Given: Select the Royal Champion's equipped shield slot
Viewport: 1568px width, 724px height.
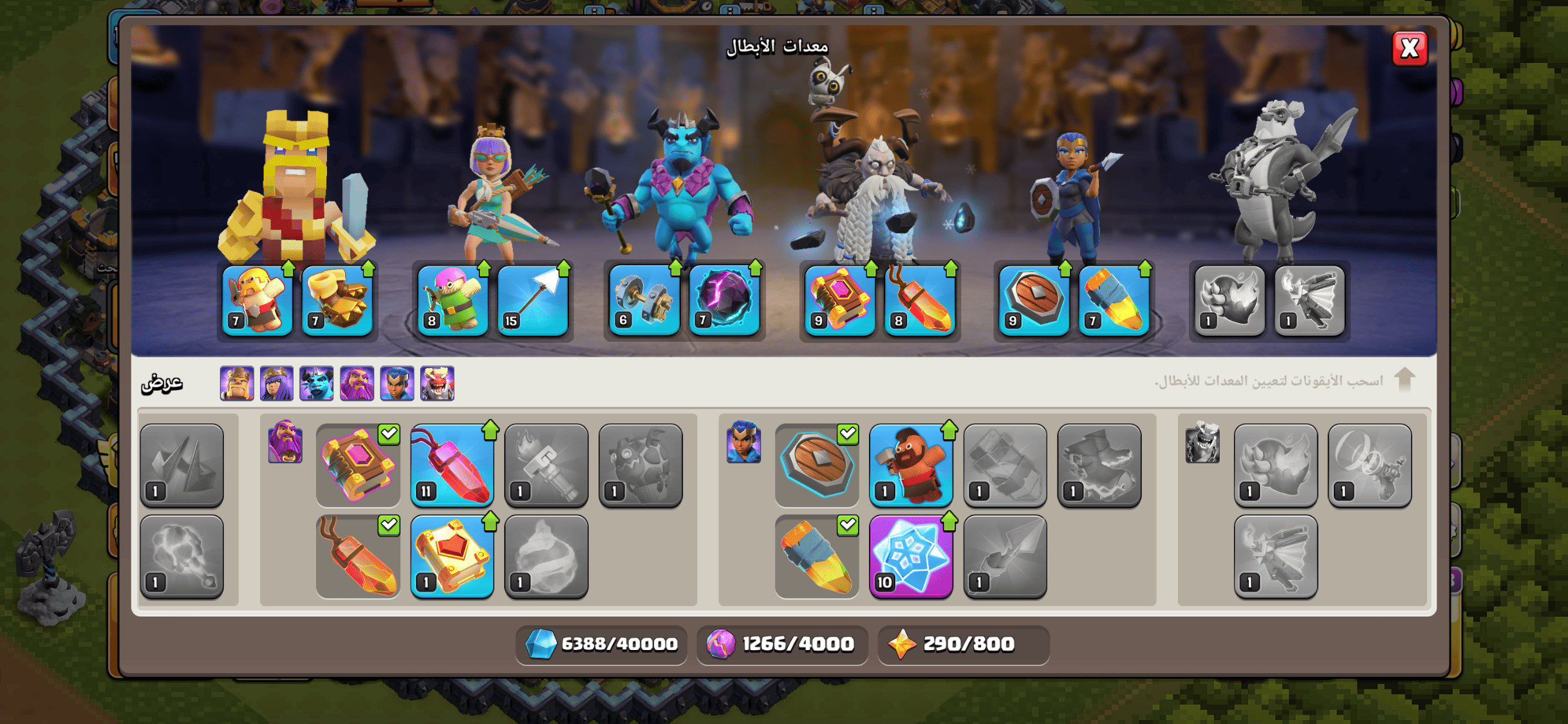Looking at the screenshot, I should (1034, 301).
